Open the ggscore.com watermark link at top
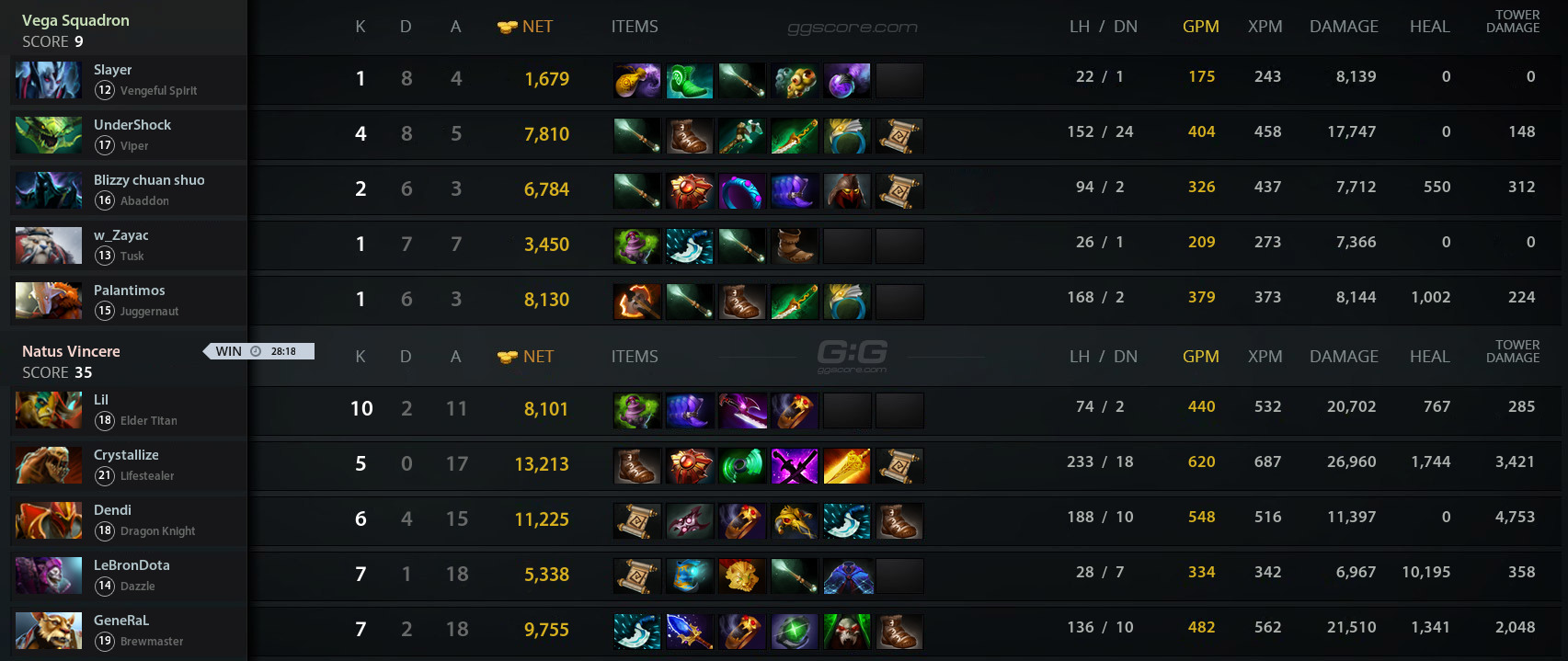Image resolution: width=1568 pixels, height=661 pixels. tap(853, 28)
